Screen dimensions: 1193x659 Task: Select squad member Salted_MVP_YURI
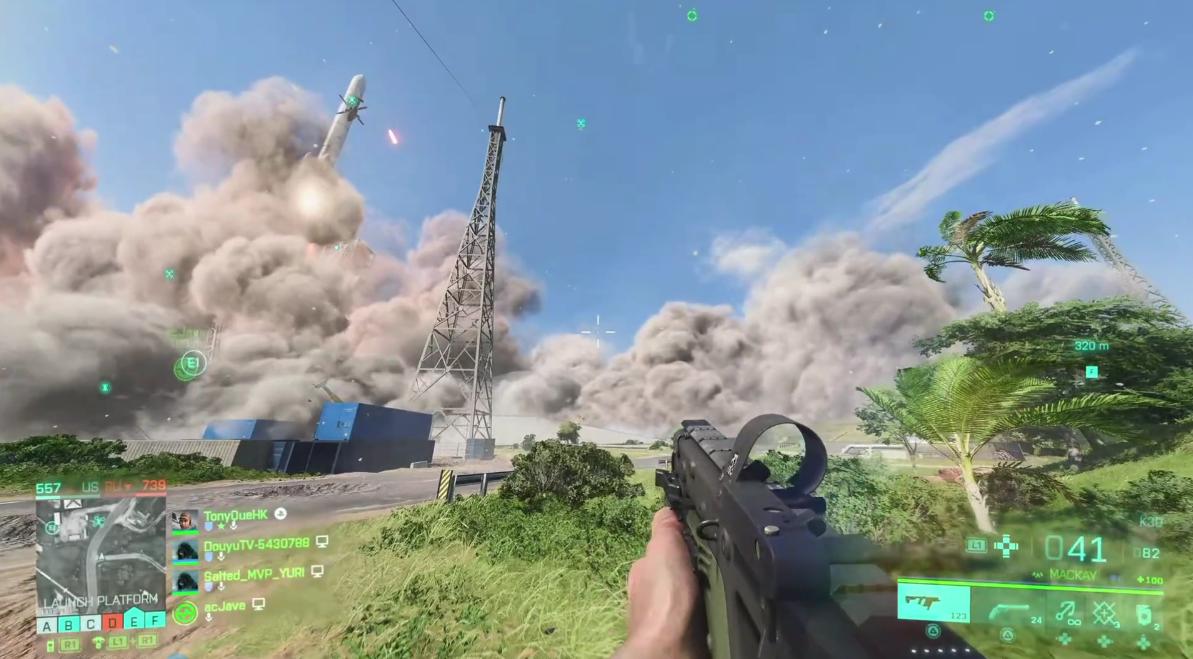point(256,571)
